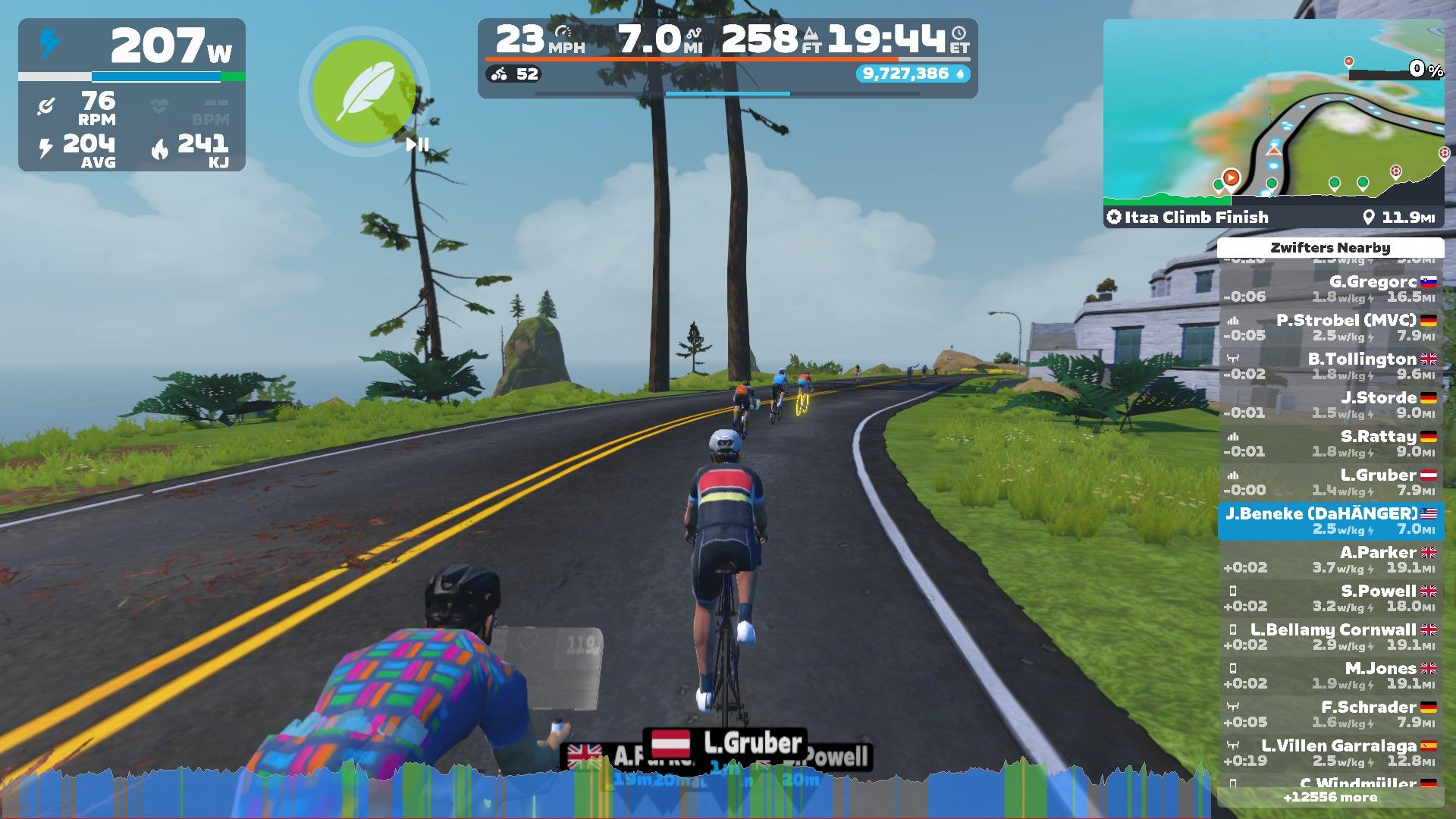
Task: Select B.Tollington in the nearby list
Action: (1330, 366)
